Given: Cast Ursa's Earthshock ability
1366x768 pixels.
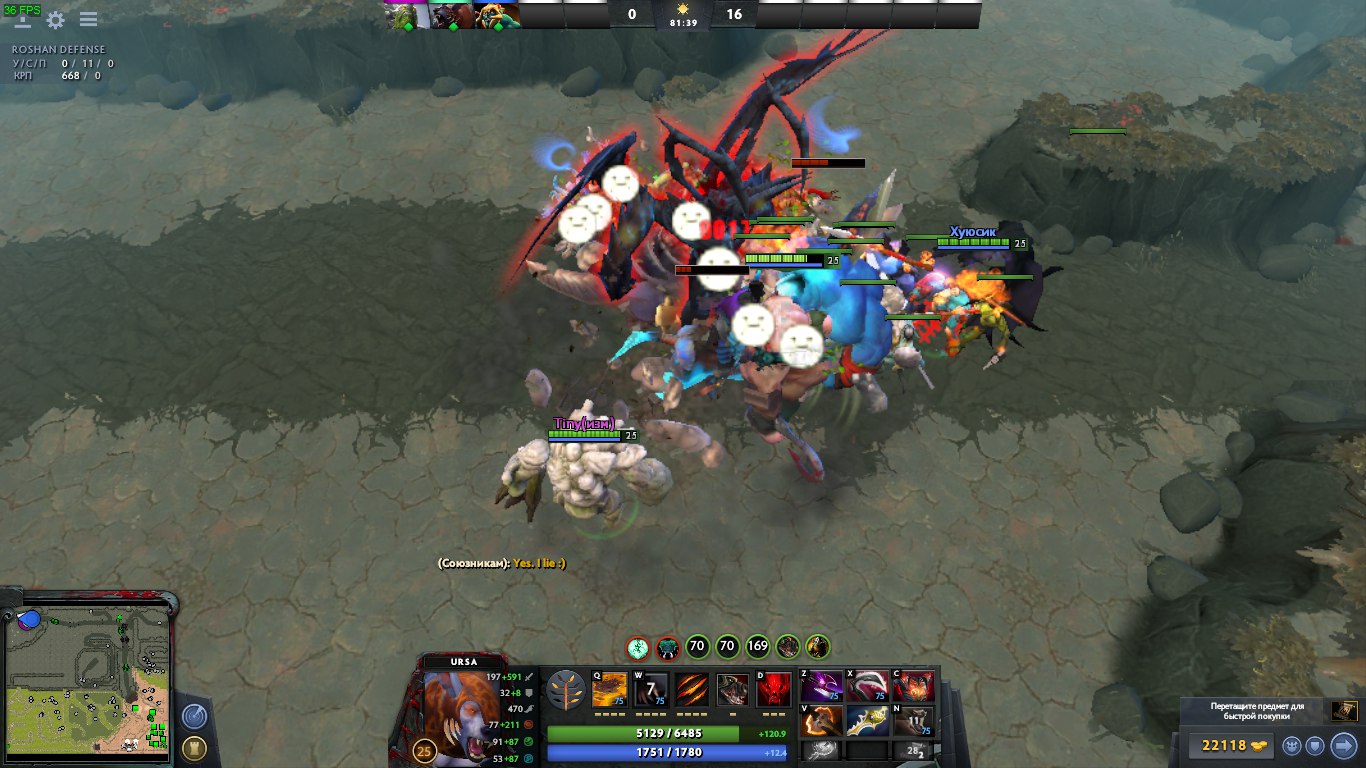Looking at the screenshot, I should (610, 689).
